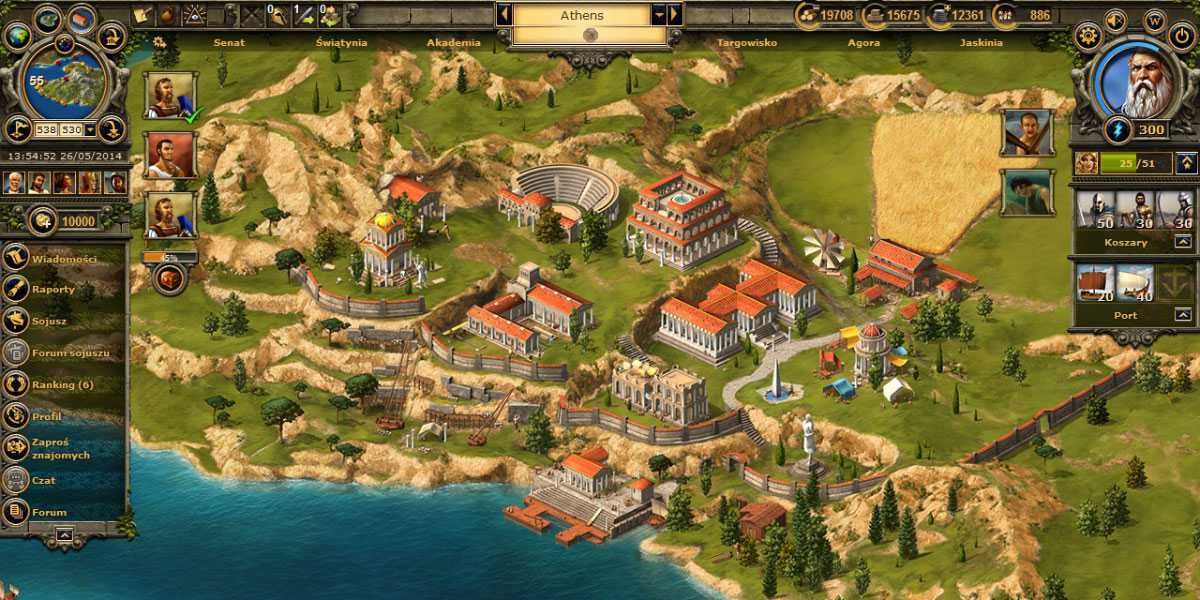Viewport: 1200px width, 600px height.
Task: Open the gear settings button
Action: point(1087,37)
